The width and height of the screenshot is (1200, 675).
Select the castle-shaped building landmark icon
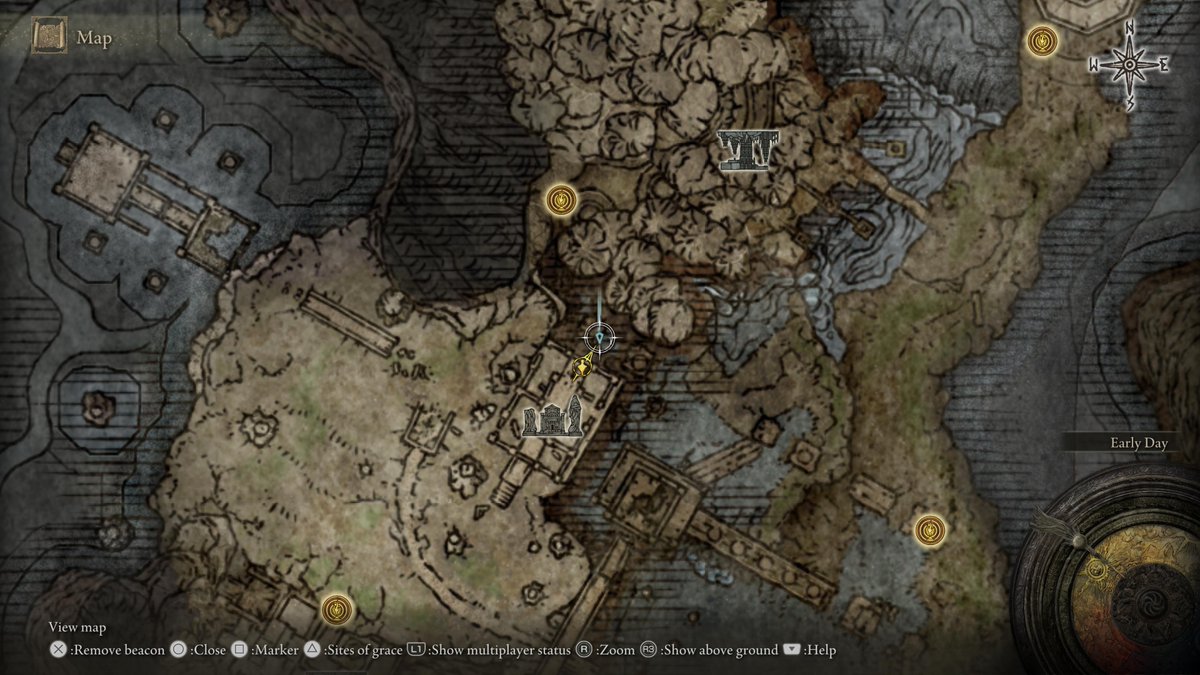pos(552,417)
